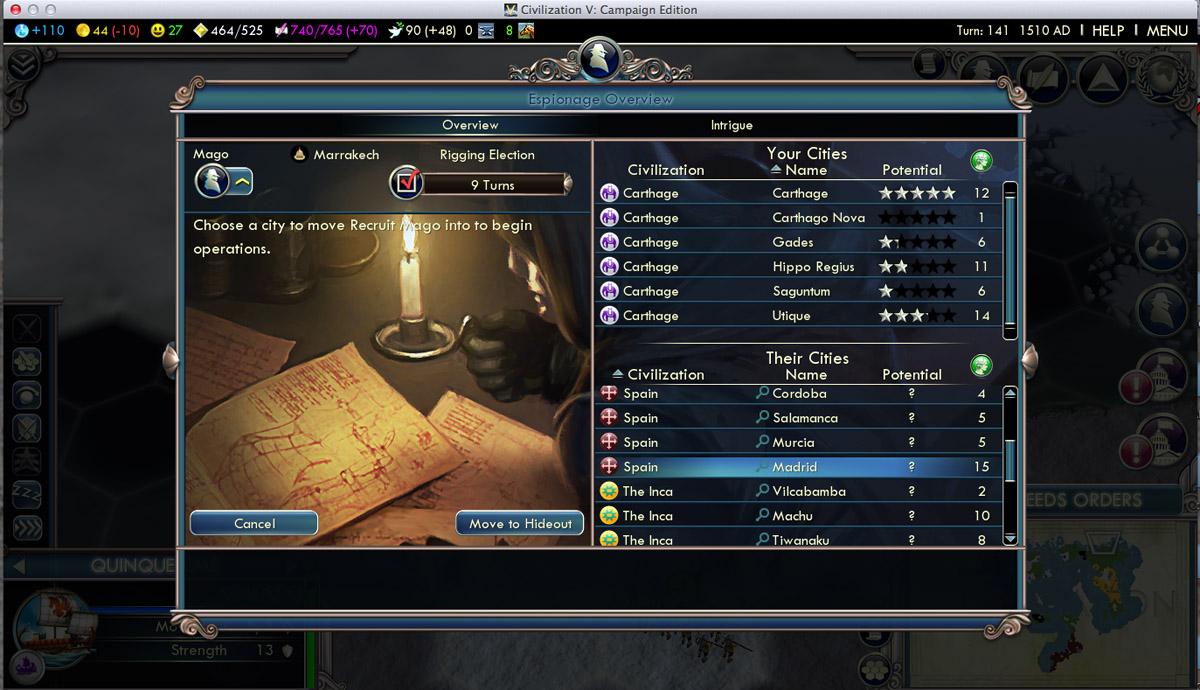Switch to the Intrigue tab
Screen dimensions: 1200x690
coord(731,125)
